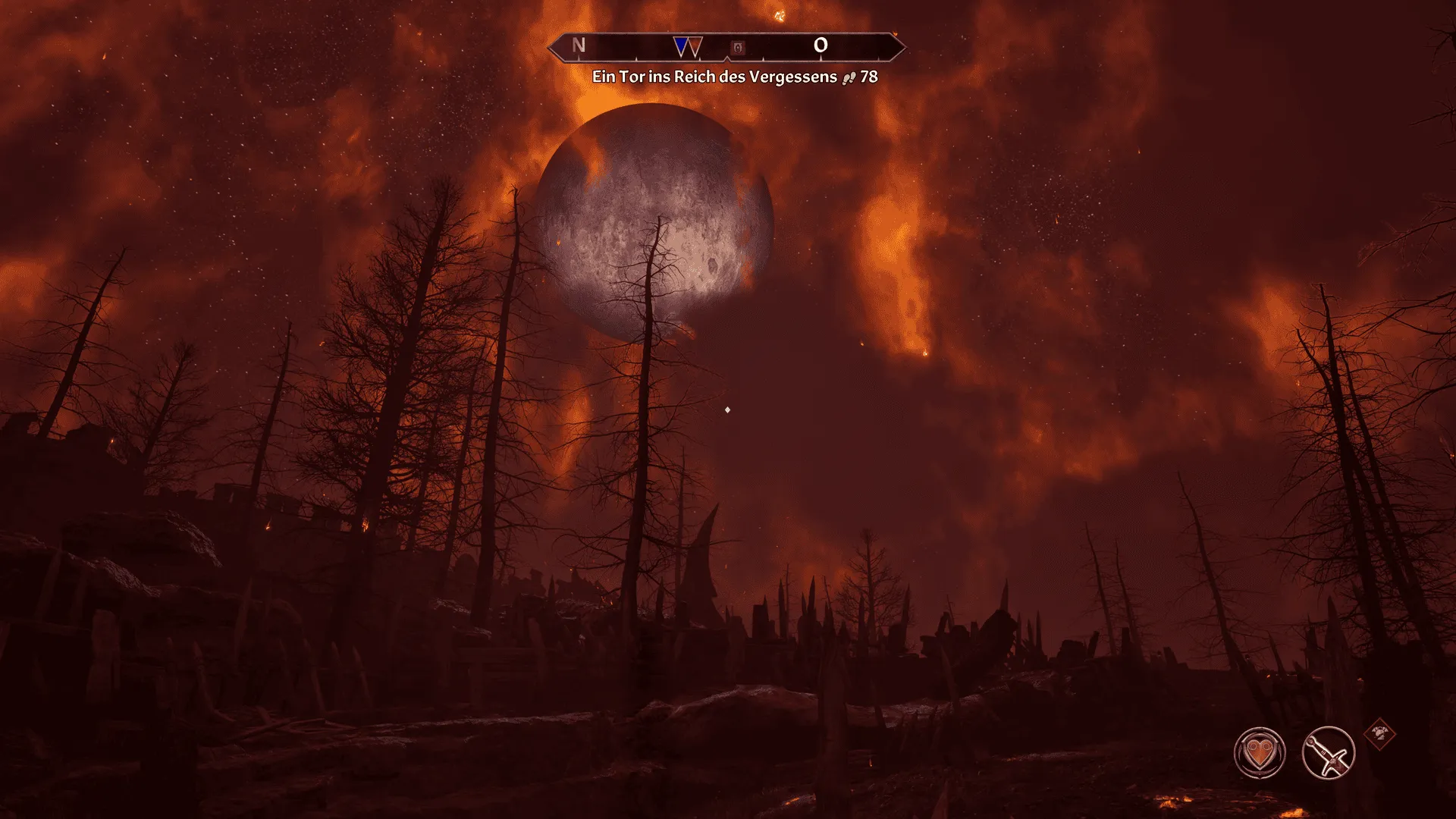Click the small emblem badge in the compass bar

(x=737, y=46)
